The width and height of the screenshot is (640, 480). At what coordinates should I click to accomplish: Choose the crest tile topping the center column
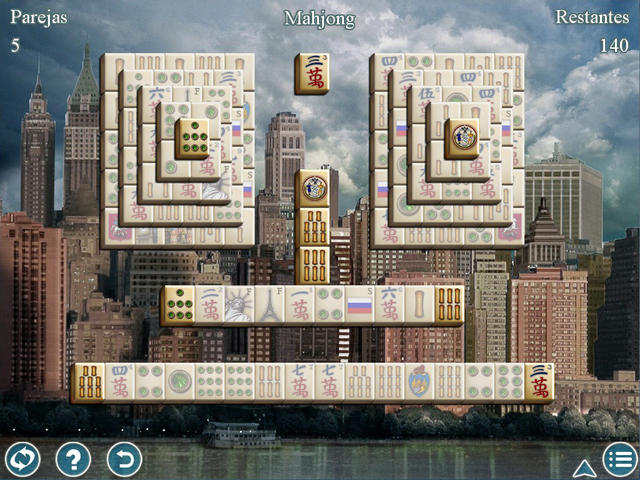pos(314,188)
